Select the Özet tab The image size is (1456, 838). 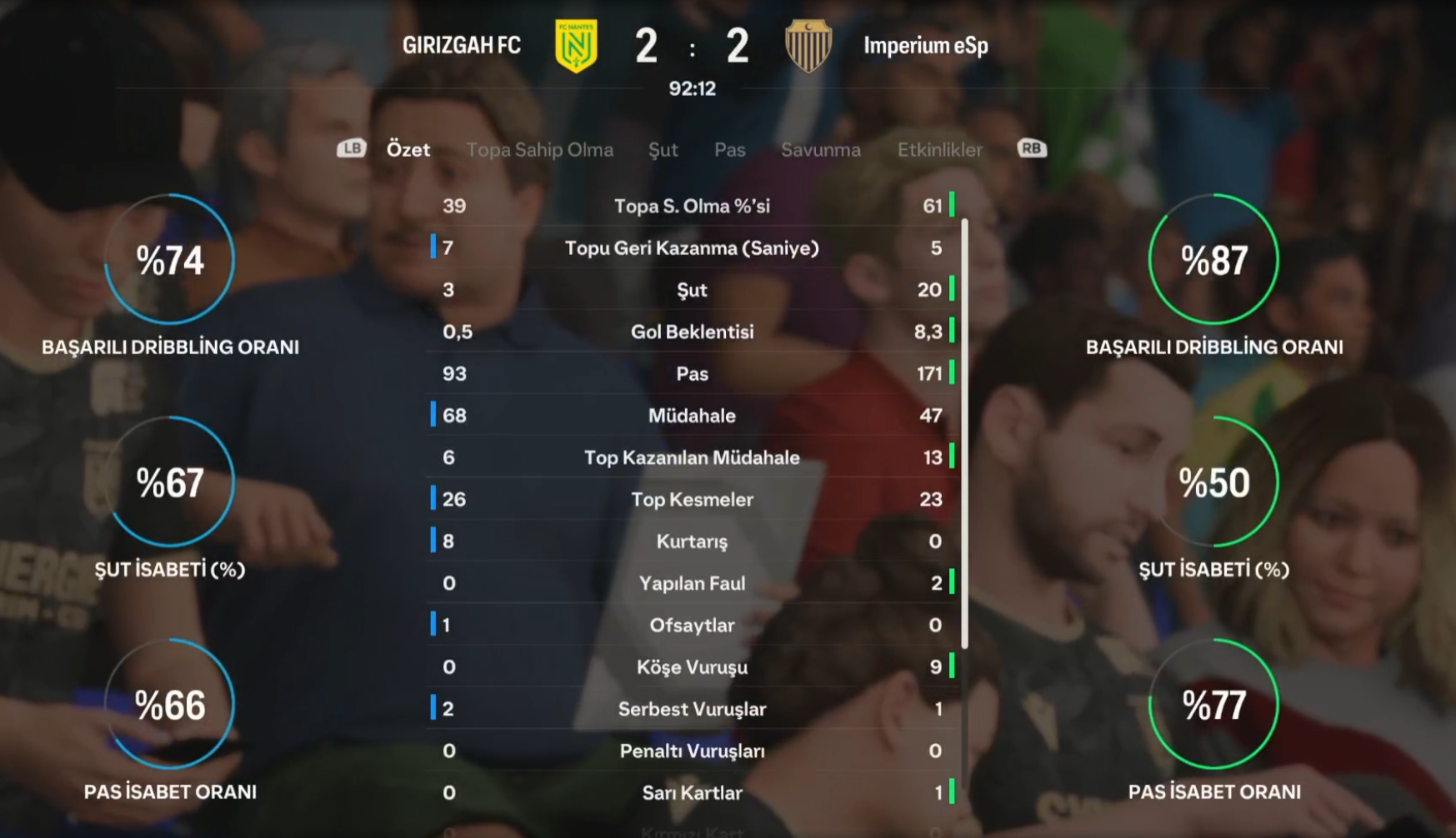coord(408,150)
